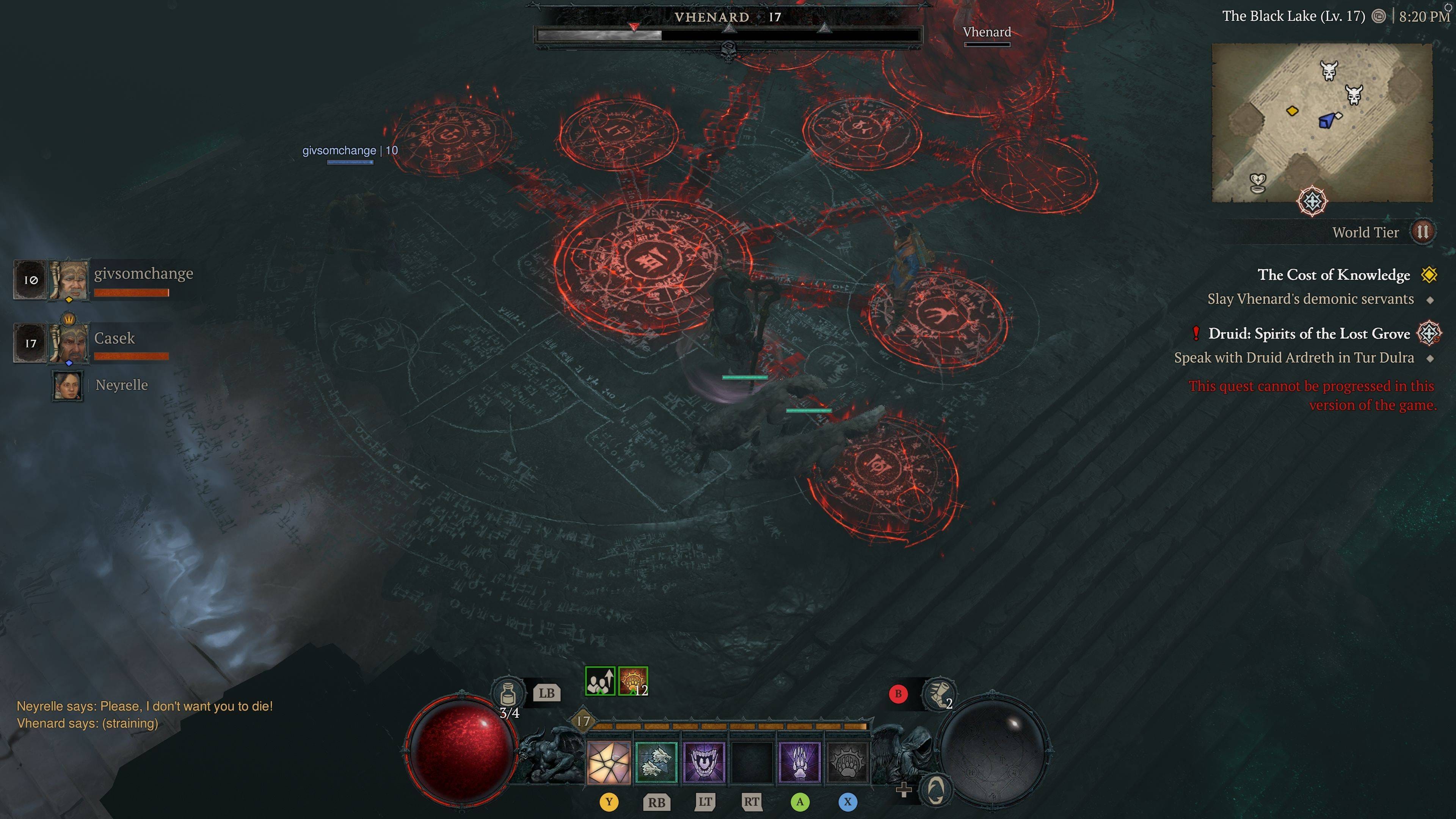Select party member givsomchange's portrait

click(x=69, y=279)
